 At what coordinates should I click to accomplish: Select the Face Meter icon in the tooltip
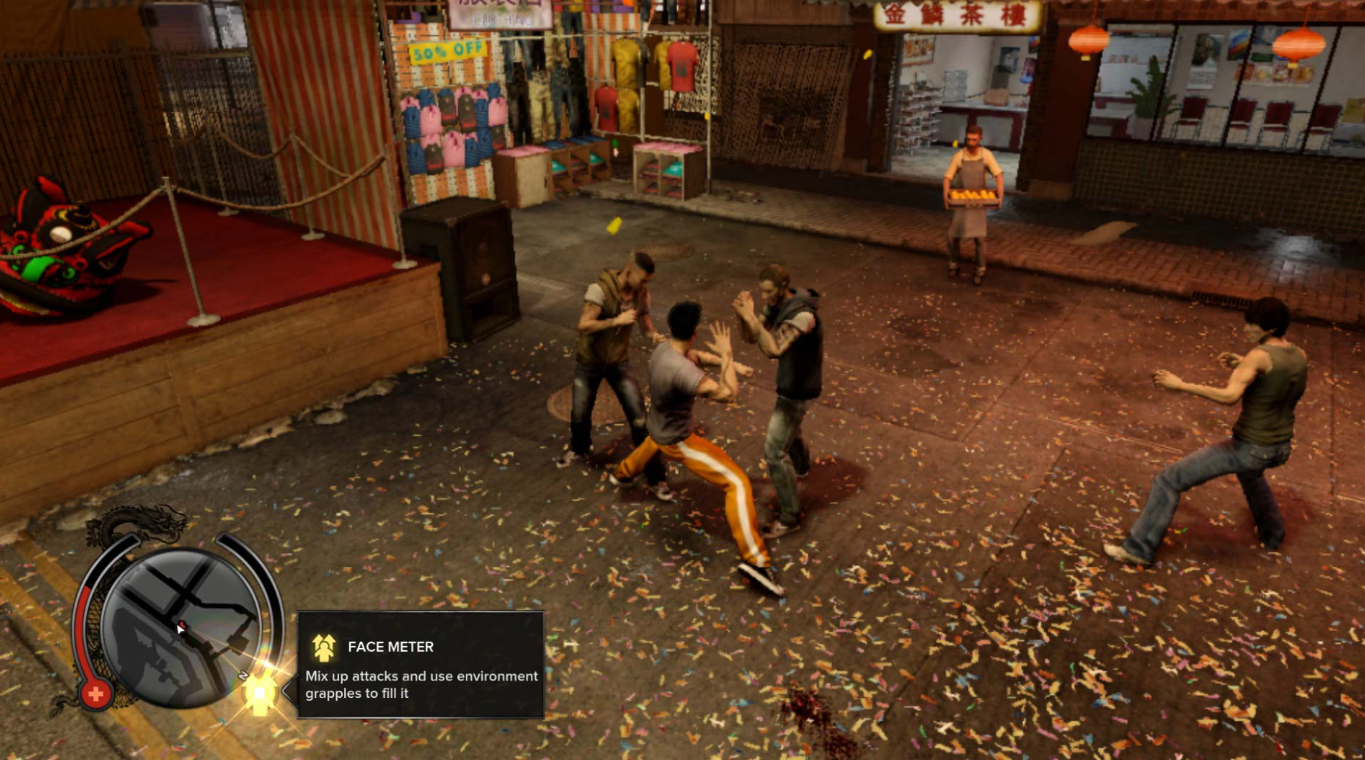(x=325, y=647)
